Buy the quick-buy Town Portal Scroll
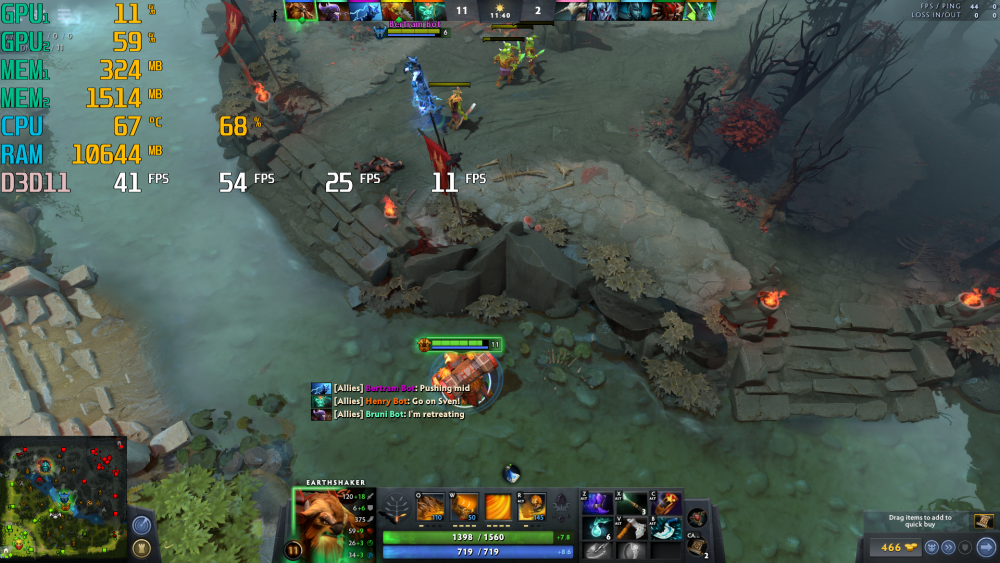The height and width of the screenshot is (563, 1000). tap(984, 521)
